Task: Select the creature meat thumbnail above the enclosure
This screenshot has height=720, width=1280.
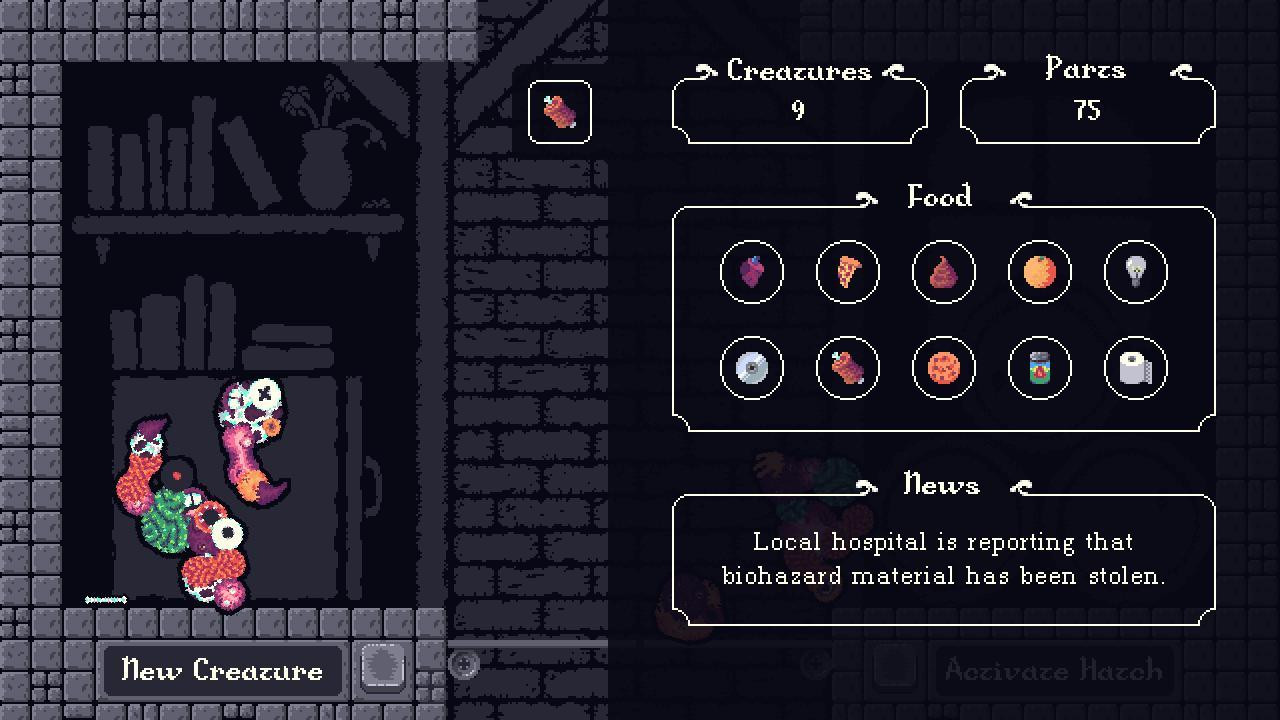Action: coord(559,111)
